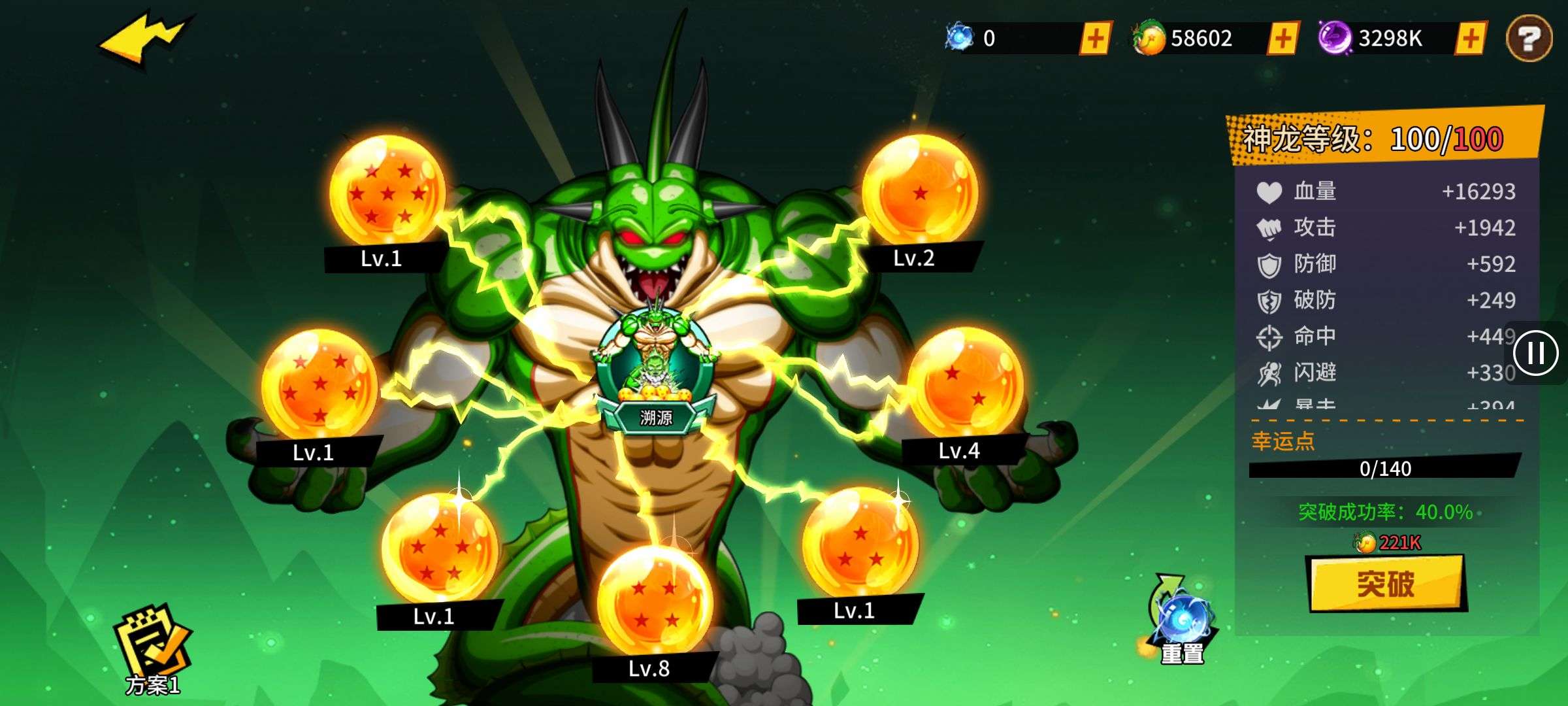Add more blue energy orb currency
The height and width of the screenshot is (706, 1568).
pyautogui.click(x=1096, y=38)
